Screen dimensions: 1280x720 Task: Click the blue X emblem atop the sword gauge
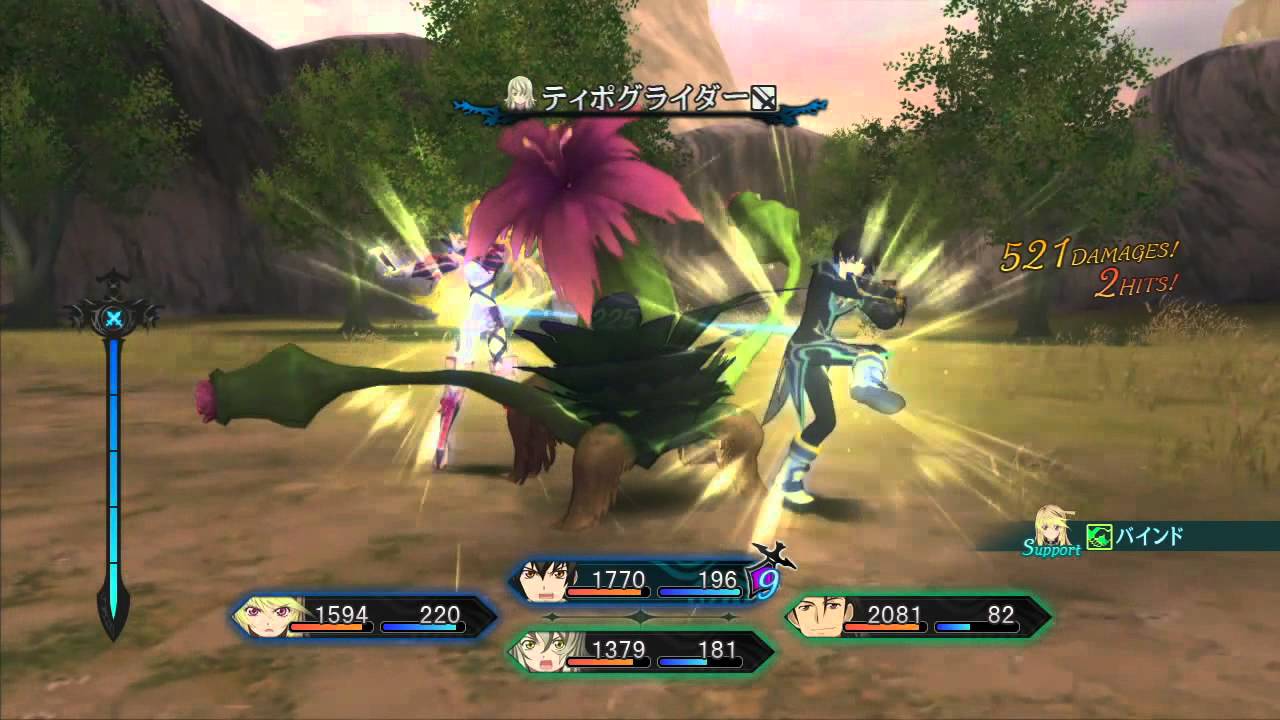click(x=115, y=319)
